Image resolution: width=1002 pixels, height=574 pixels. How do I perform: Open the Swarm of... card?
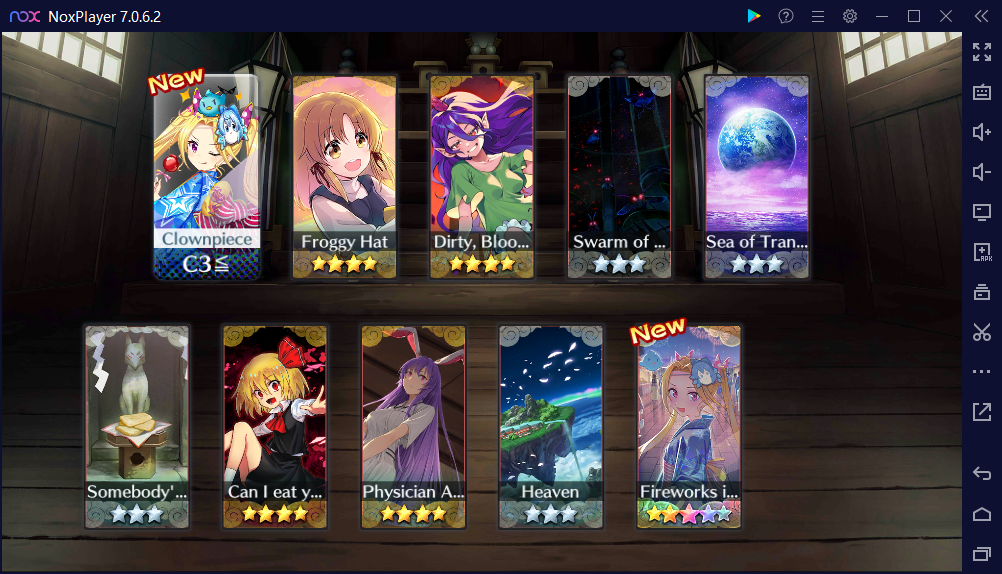tap(619, 176)
